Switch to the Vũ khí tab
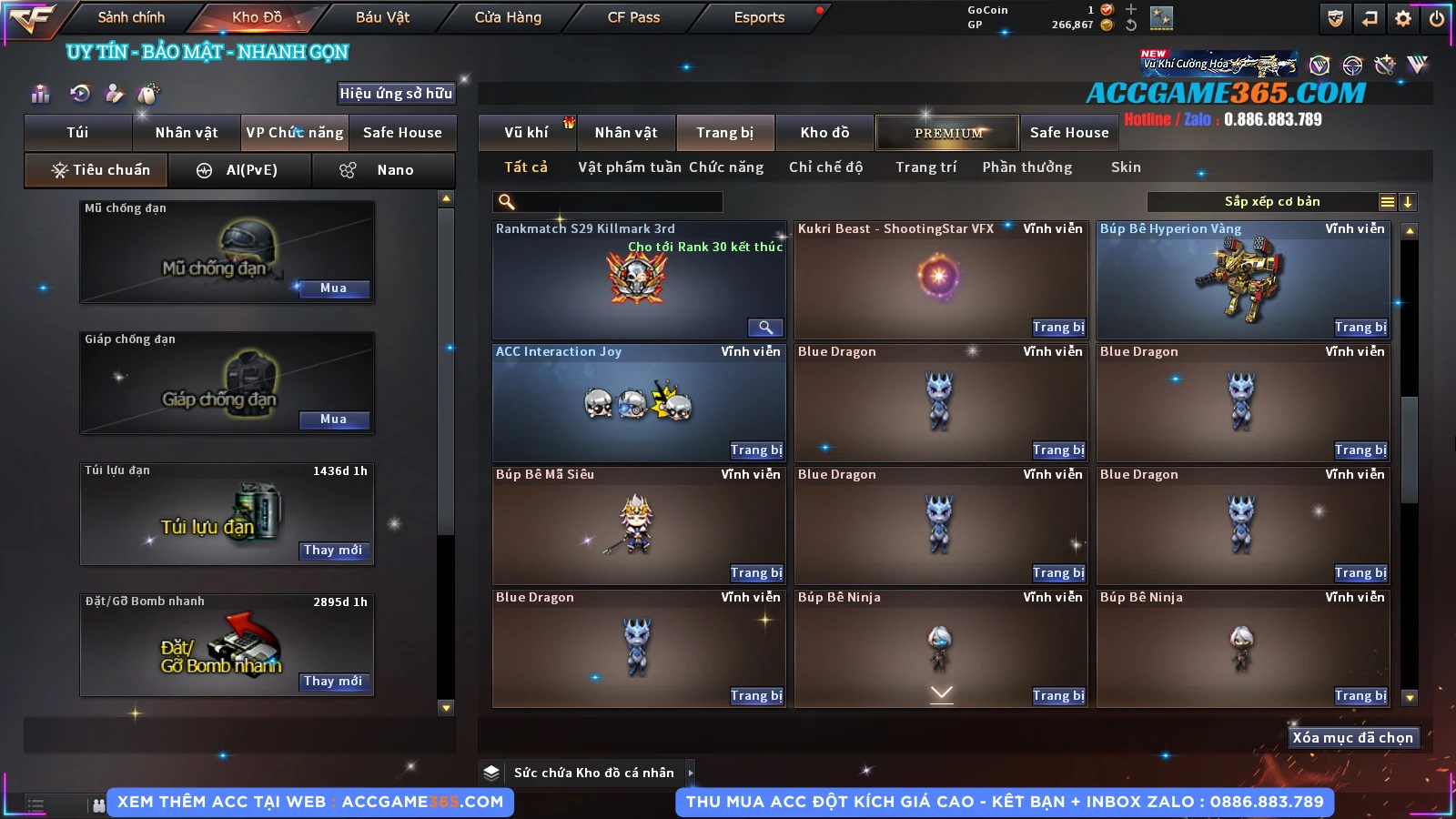 tap(527, 133)
